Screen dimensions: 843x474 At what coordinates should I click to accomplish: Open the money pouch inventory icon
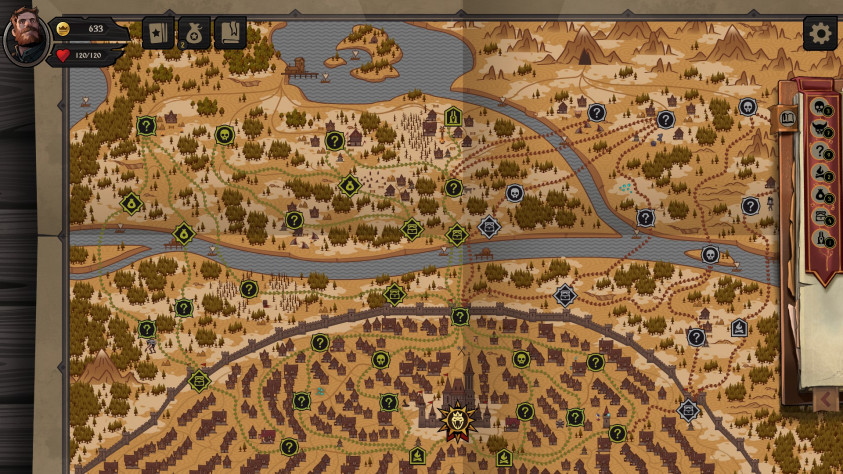[x=194, y=33]
